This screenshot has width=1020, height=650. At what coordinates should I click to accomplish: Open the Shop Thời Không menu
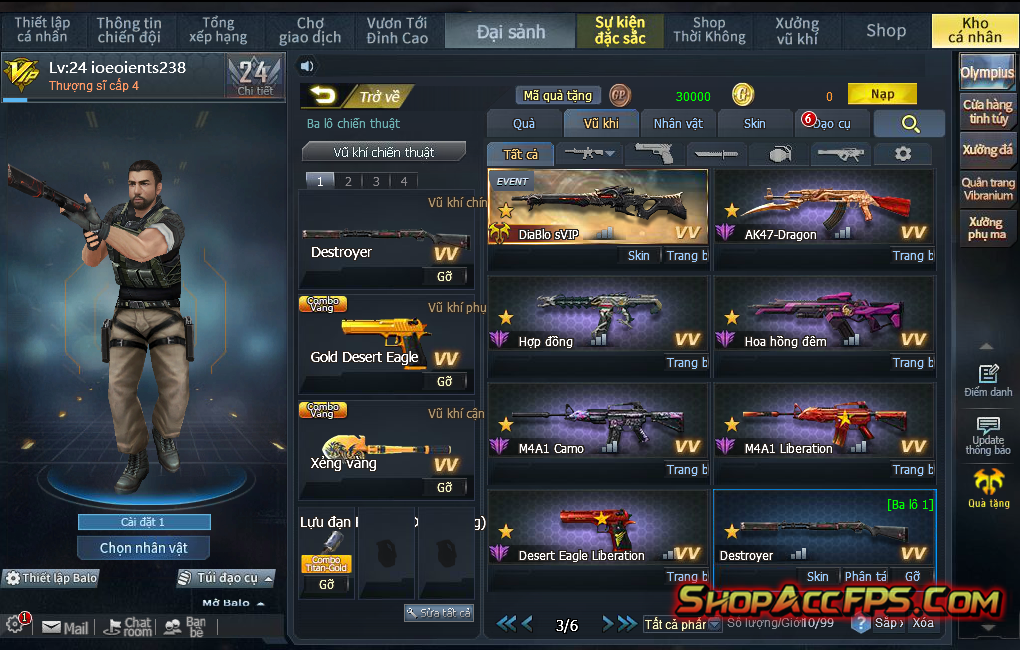pos(709,30)
